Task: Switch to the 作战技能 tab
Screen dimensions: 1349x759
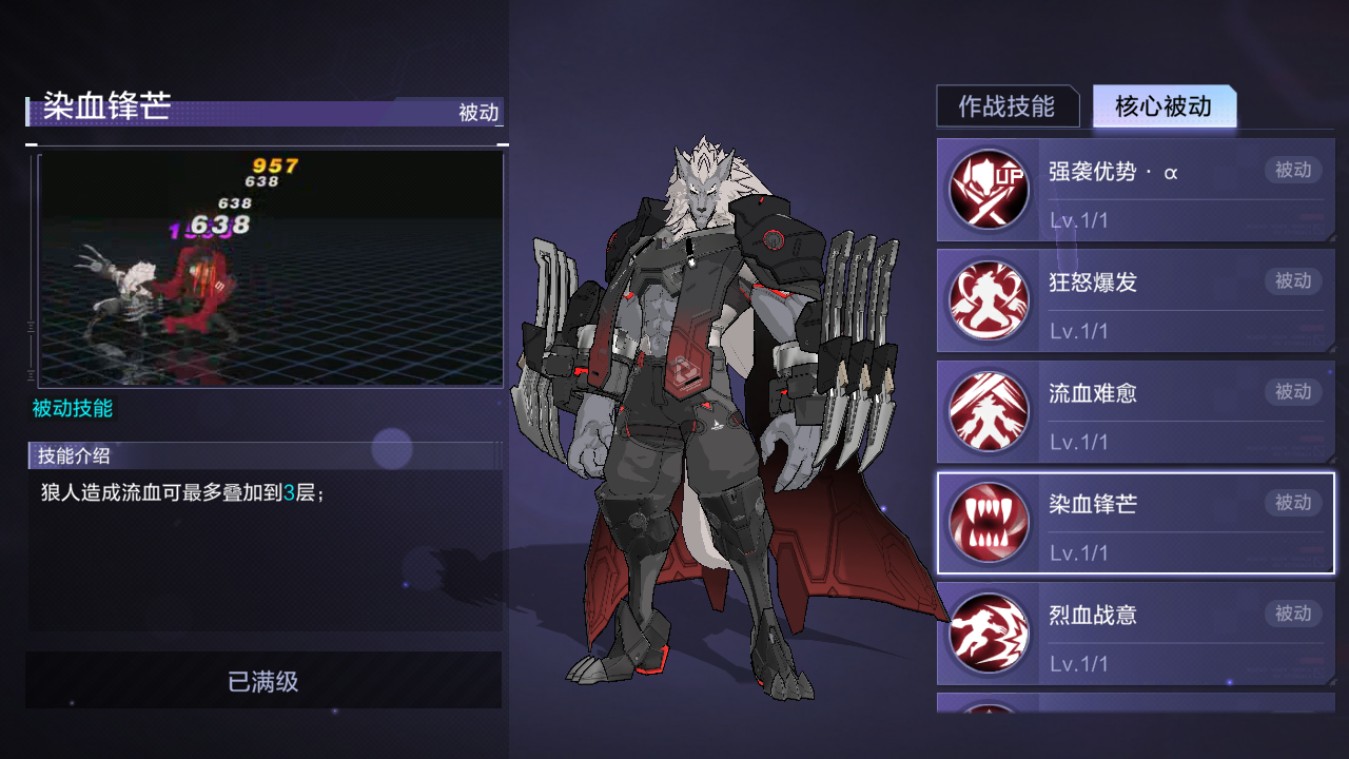Action: click(1007, 107)
